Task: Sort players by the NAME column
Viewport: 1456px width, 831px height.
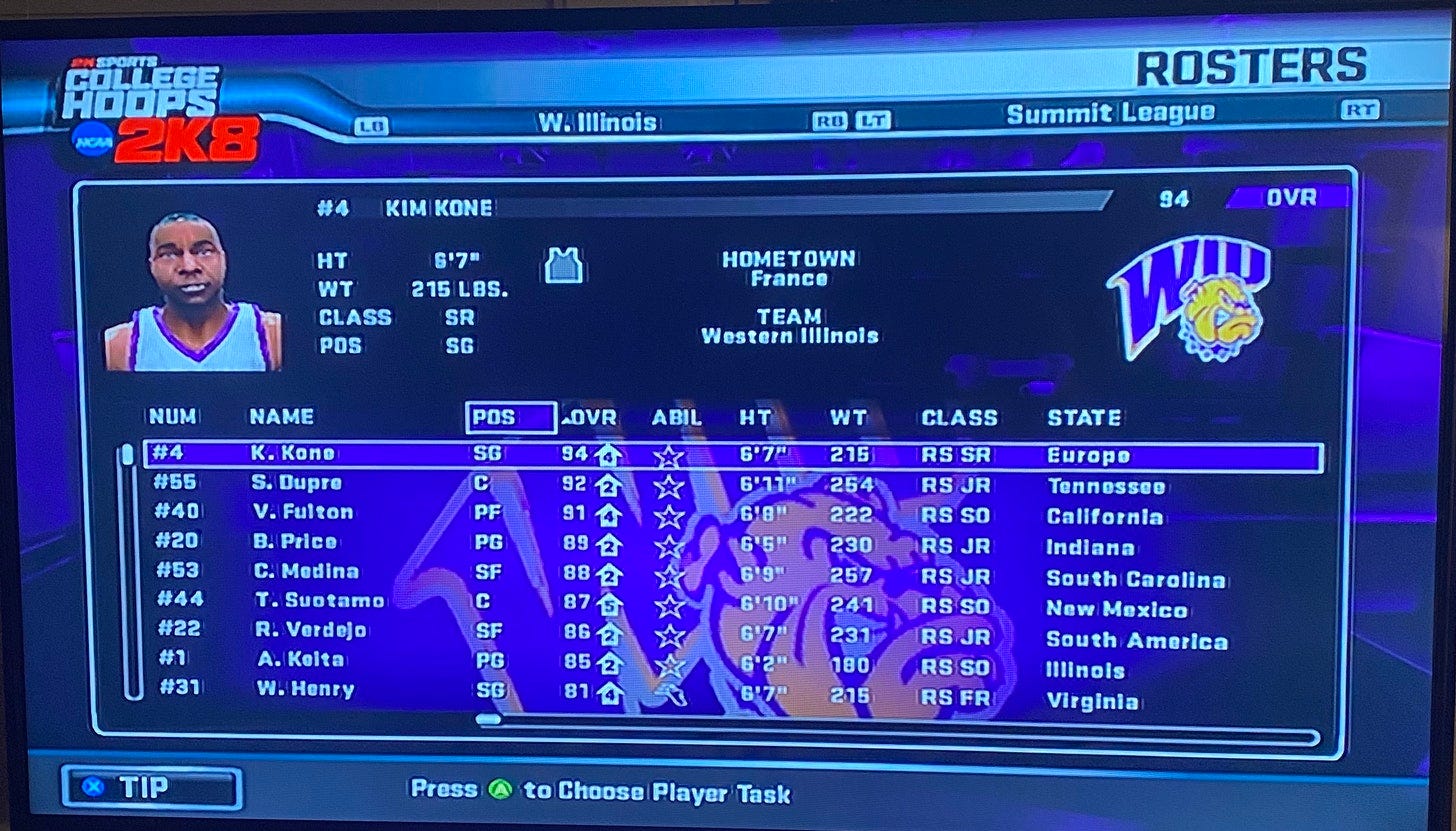Action: 281,417
